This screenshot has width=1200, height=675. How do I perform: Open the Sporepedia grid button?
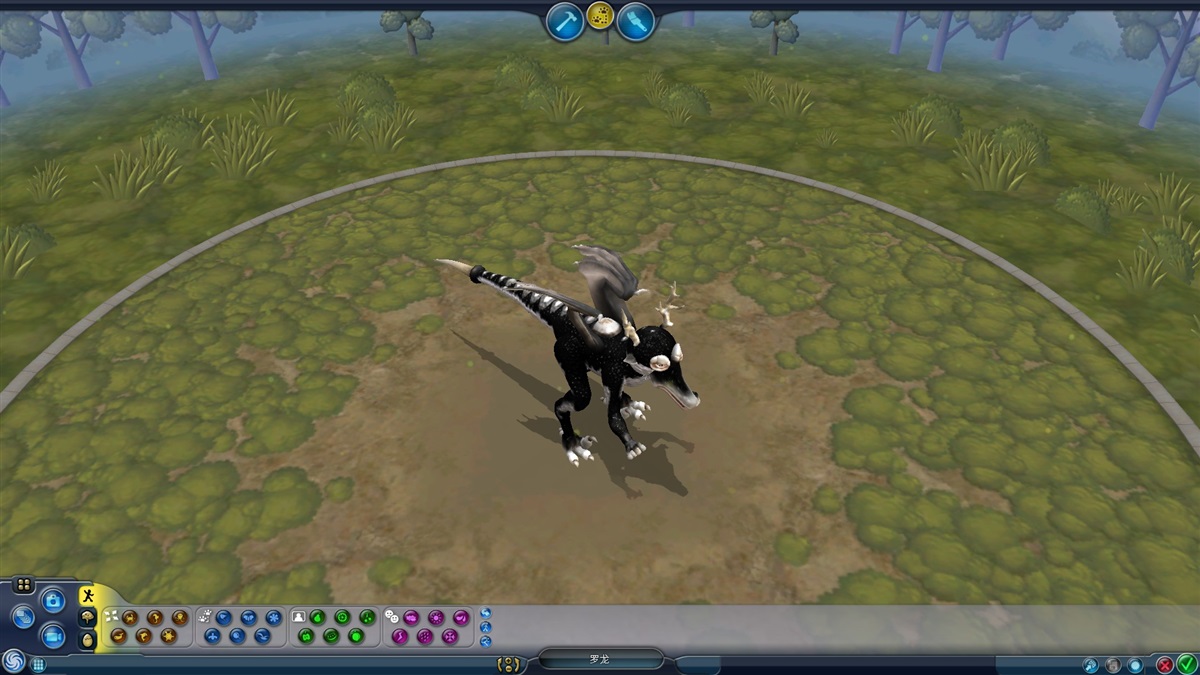pos(38,663)
